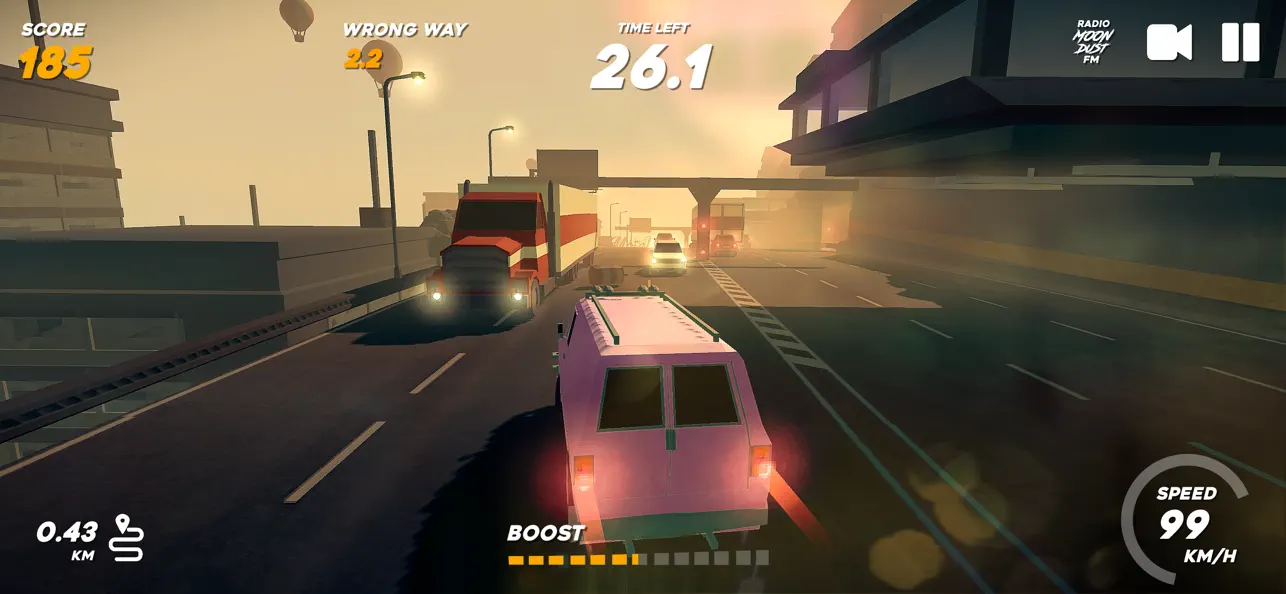This screenshot has height=594, width=1286.
Task: Change the Radio Moon Dust FM station
Action: 1093,43
